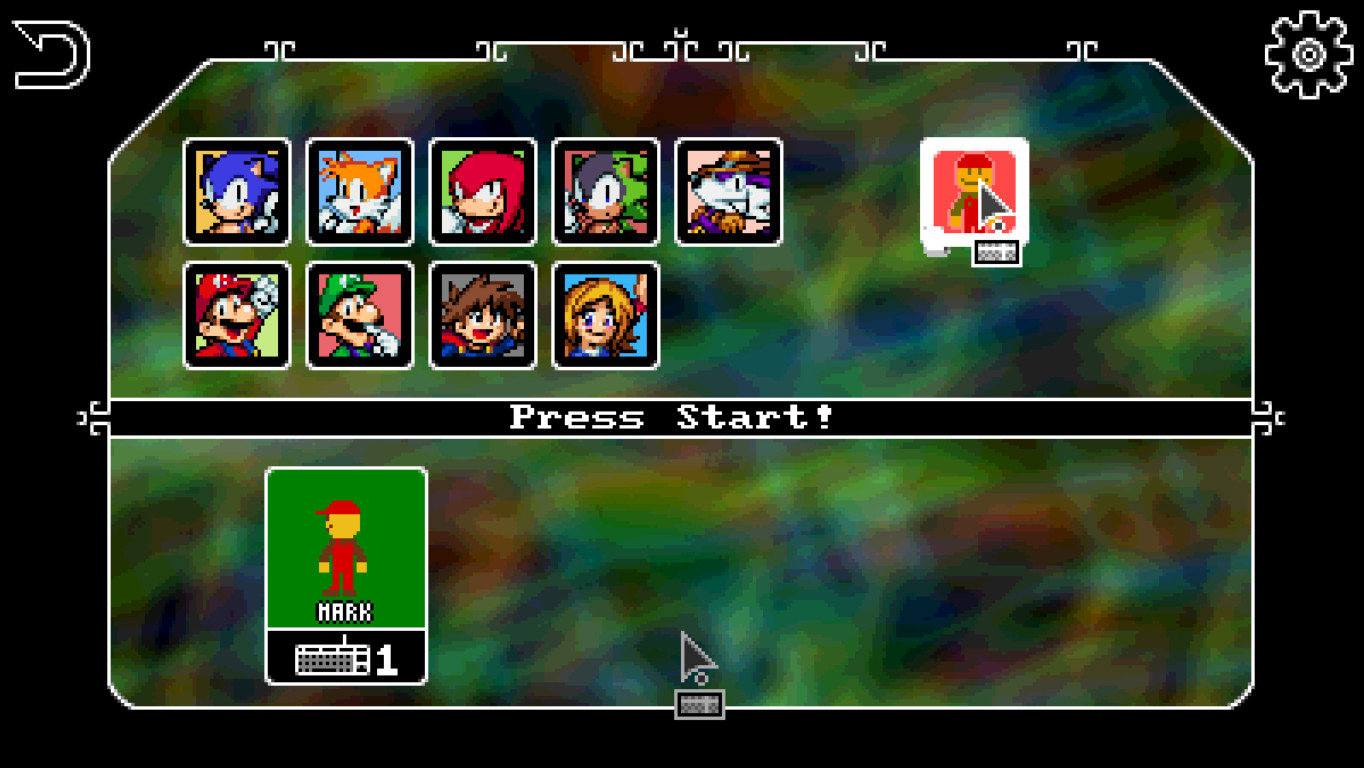Pick Knuckles from the character grid
The height and width of the screenshot is (768, 1364).
point(482,191)
